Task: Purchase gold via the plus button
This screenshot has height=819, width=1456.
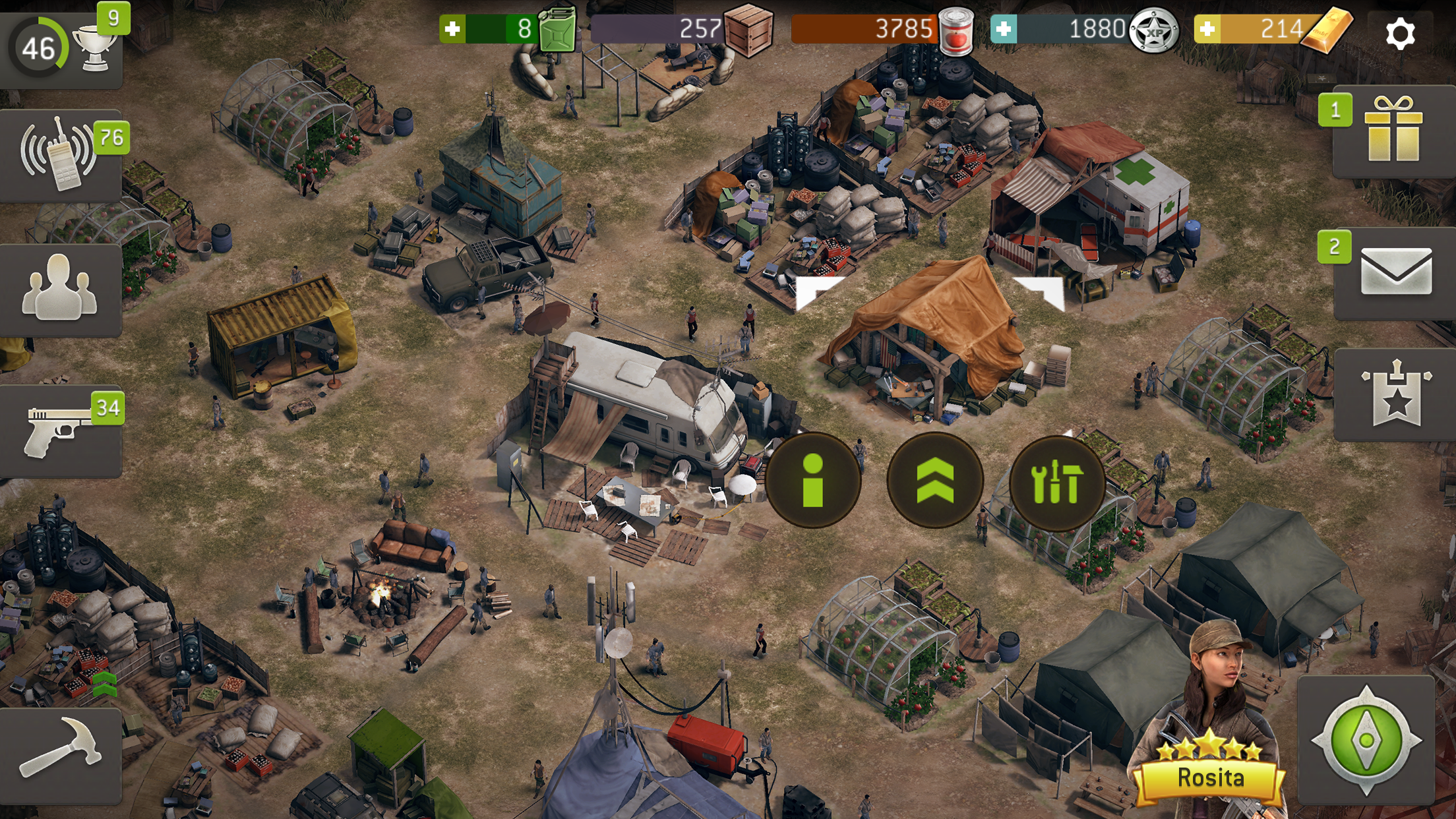Action: coord(1208,29)
